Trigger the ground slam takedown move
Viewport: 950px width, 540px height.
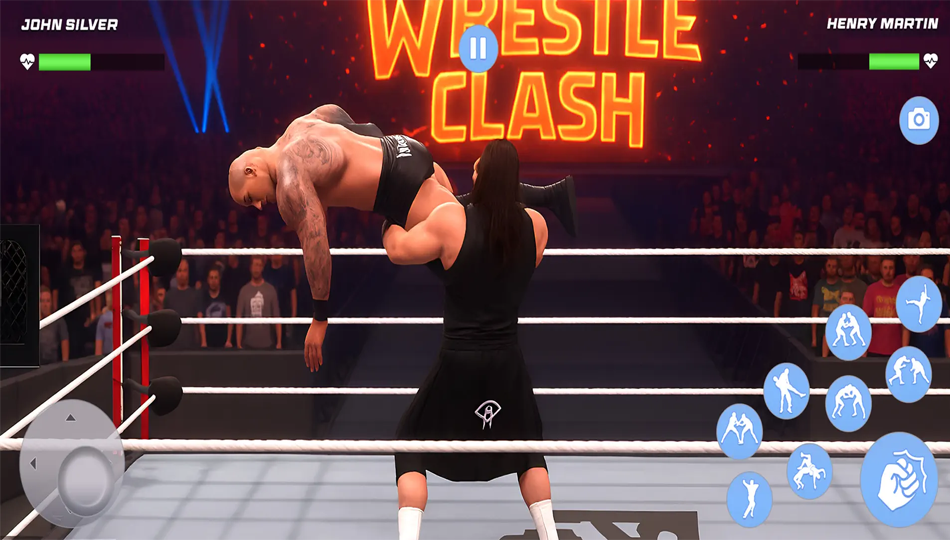point(808,471)
